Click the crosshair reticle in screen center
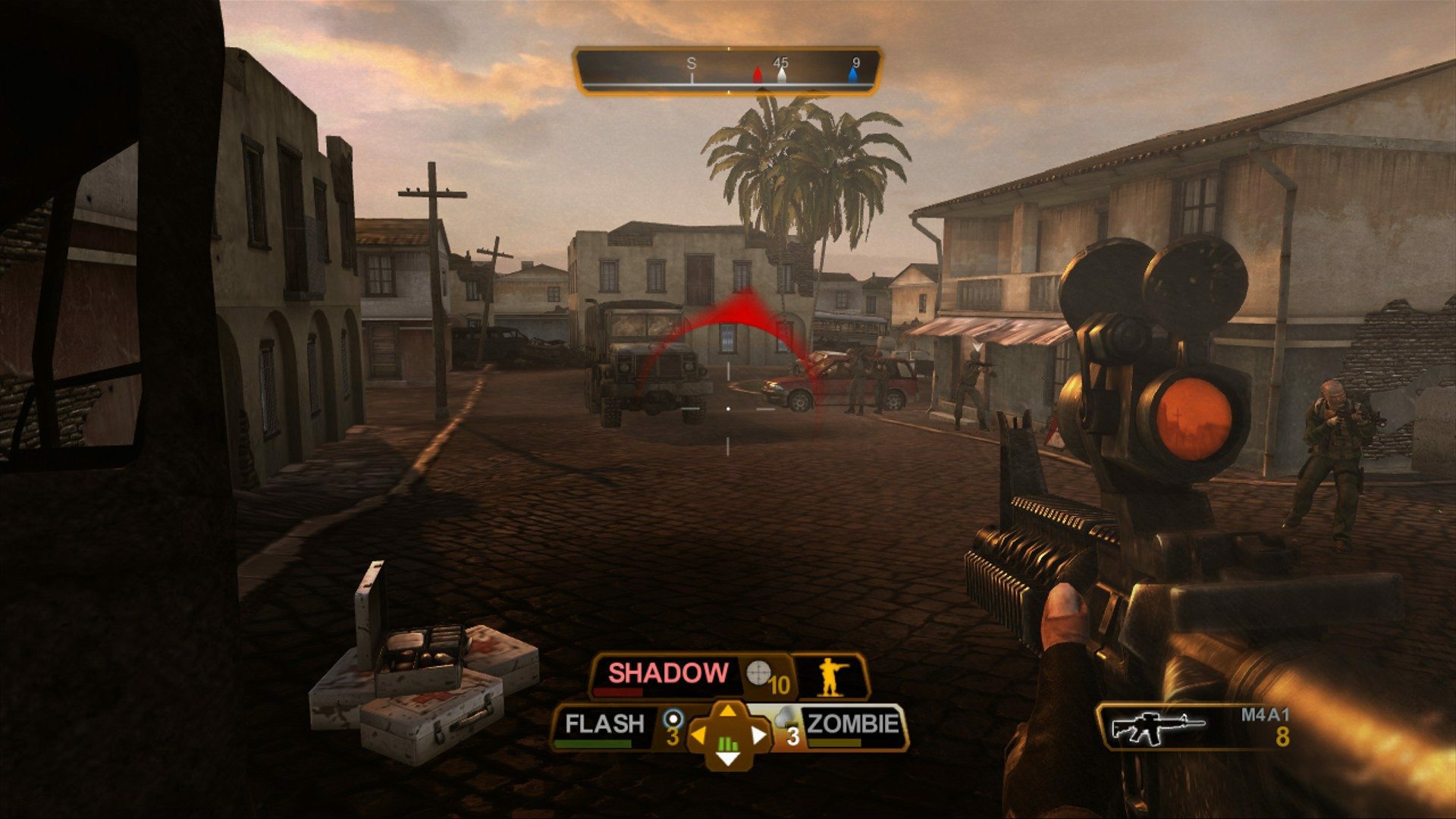Image resolution: width=1456 pixels, height=819 pixels. [728, 408]
